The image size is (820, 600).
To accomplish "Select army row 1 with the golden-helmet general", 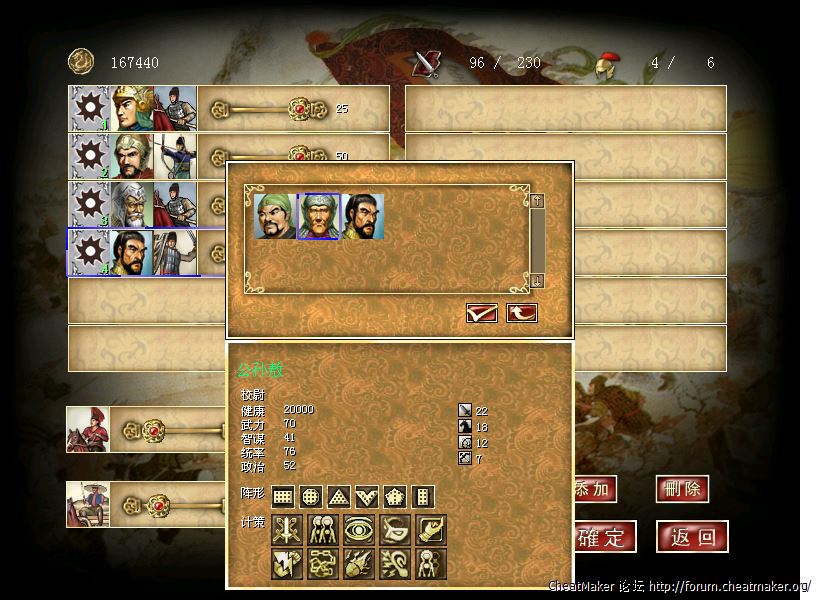I will [x=133, y=108].
